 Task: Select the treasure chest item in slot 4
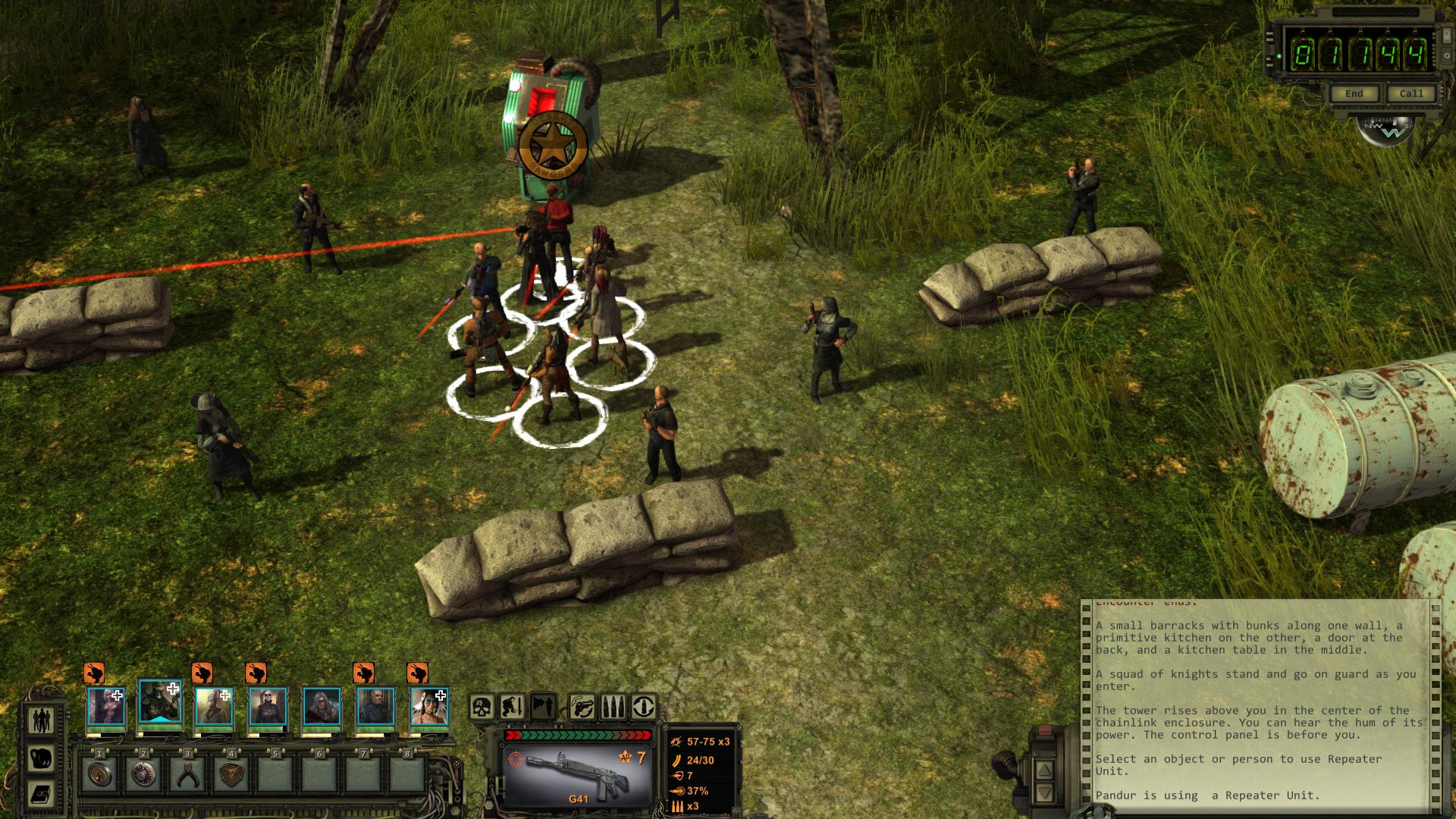point(231,774)
